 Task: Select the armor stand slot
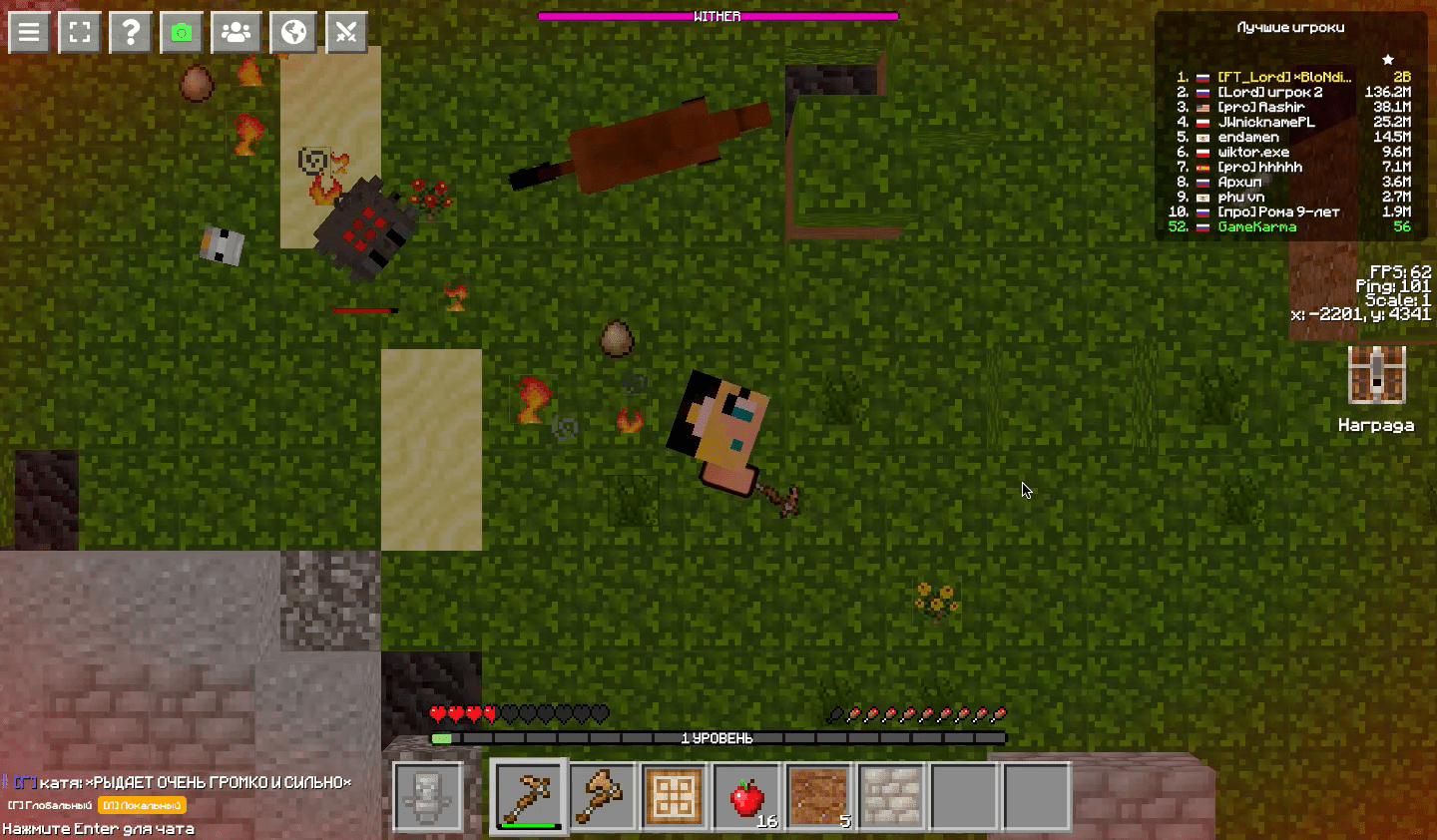(x=428, y=796)
